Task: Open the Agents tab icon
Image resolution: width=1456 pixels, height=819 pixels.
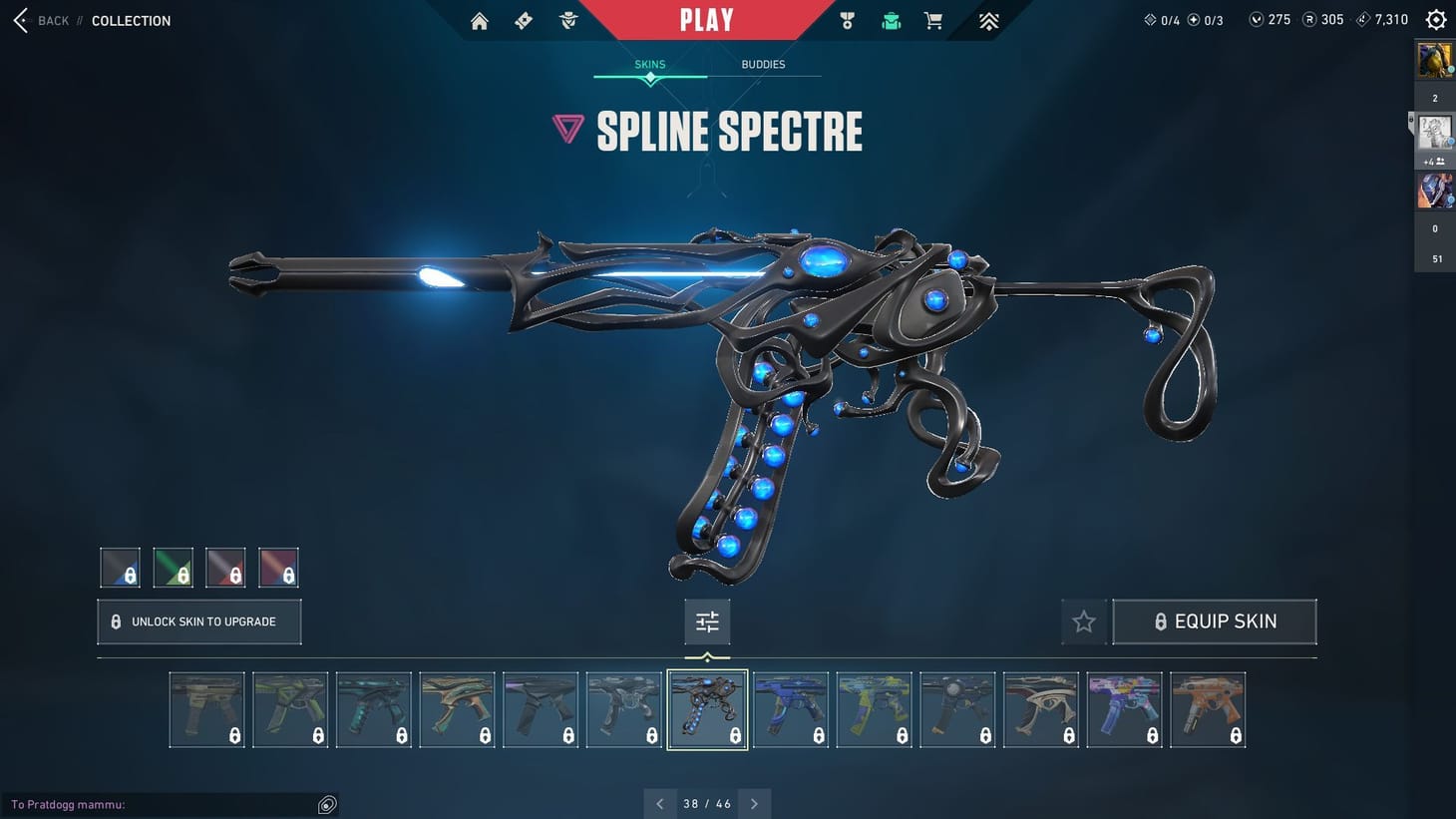Action: click(x=567, y=20)
